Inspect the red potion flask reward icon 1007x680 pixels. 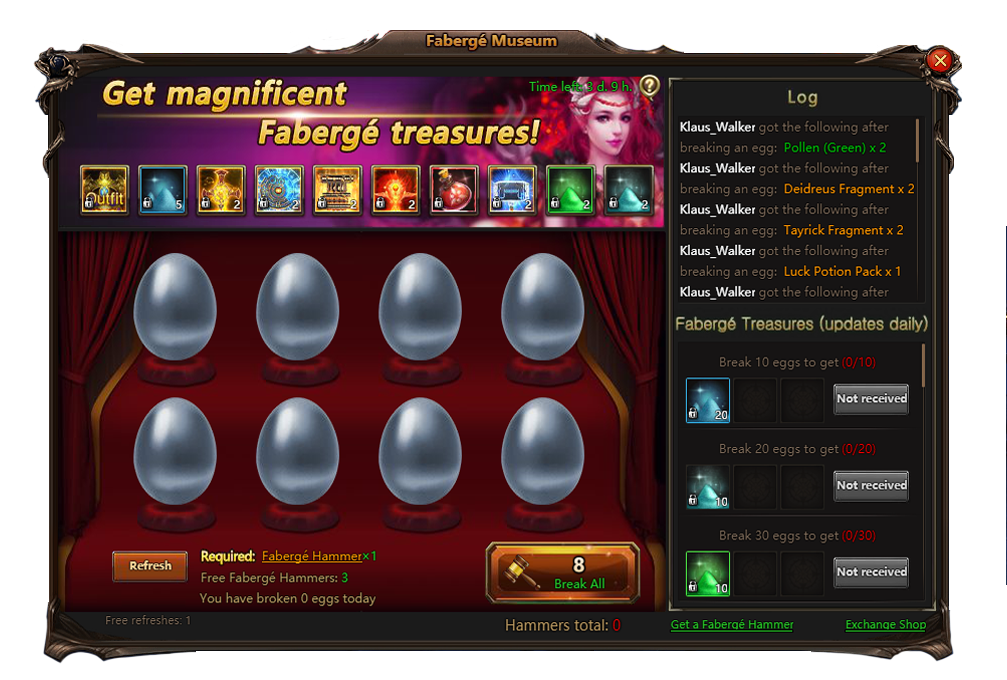(454, 190)
